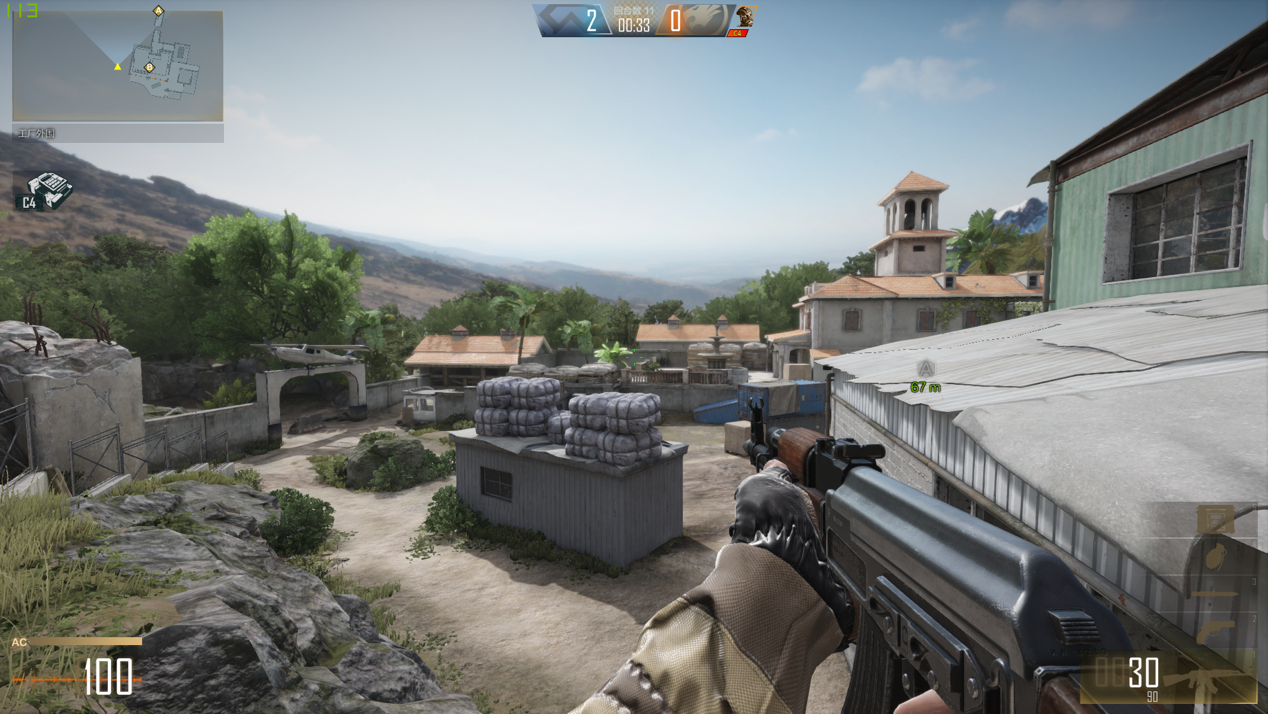Open the minimap in the corner
The height and width of the screenshot is (714, 1268).
point(117,66)
